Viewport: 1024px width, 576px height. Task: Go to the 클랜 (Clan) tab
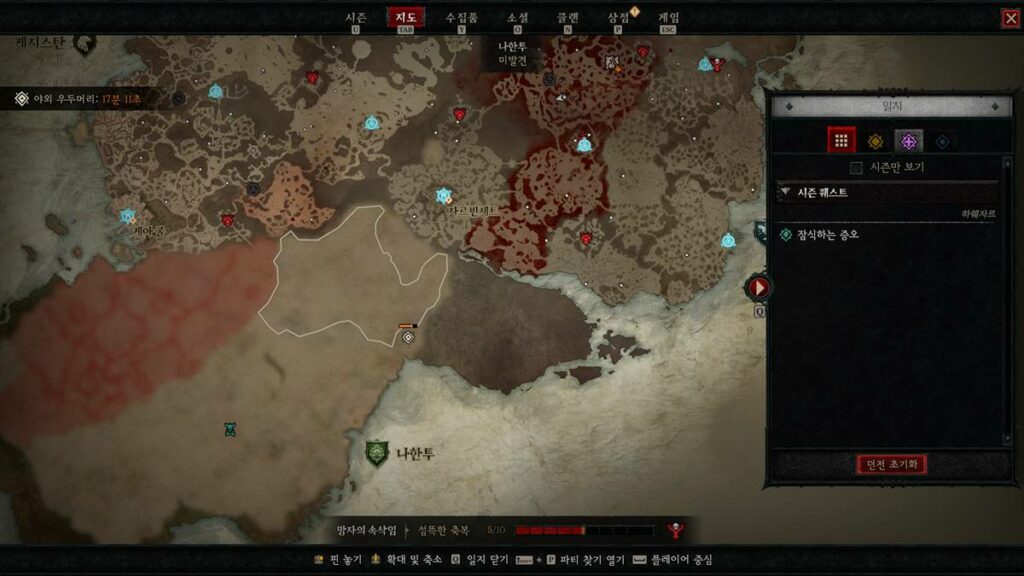pos(568,18)
